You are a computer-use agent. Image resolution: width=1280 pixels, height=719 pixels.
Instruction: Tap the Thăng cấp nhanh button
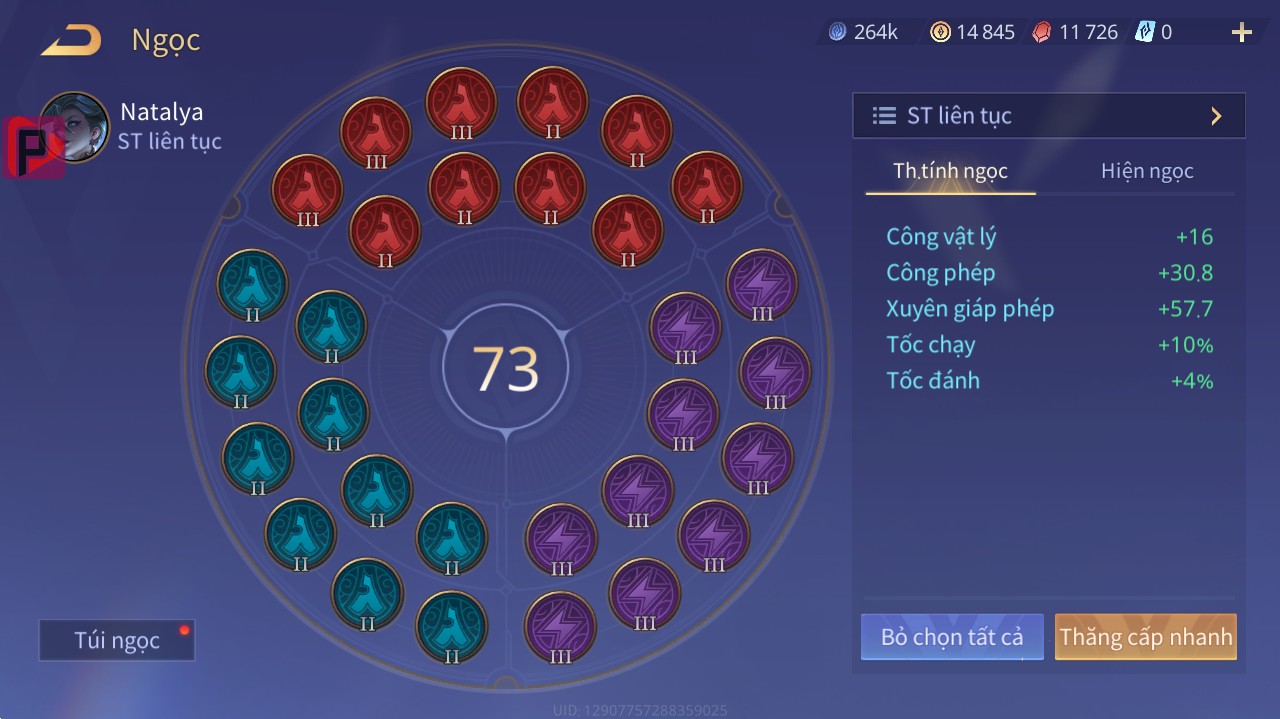[1145, 637]
